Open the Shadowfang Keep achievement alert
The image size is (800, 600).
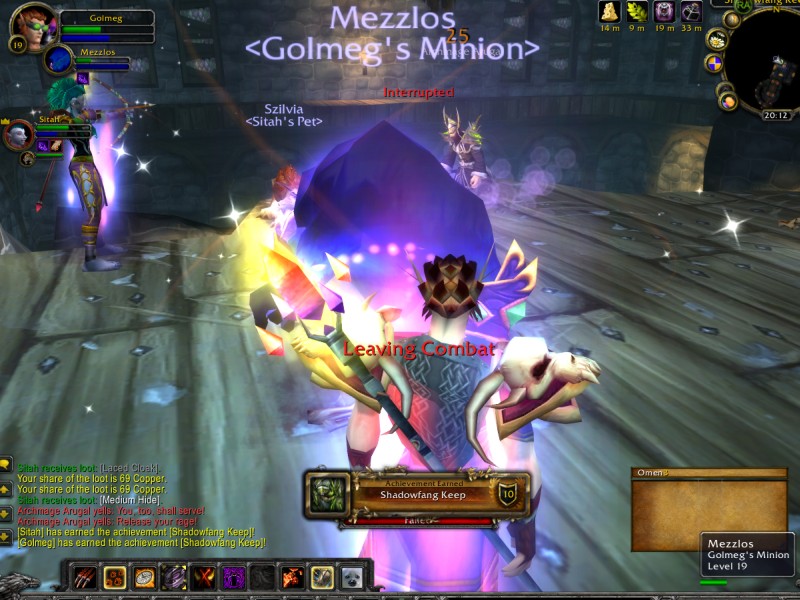(416, 495)
